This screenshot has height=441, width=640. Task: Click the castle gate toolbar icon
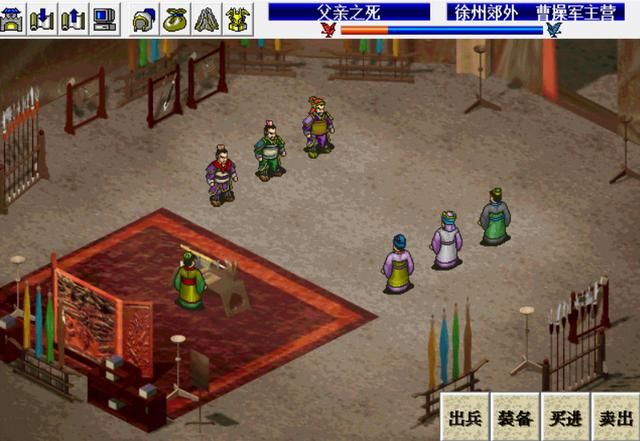[x=14, y=15]
